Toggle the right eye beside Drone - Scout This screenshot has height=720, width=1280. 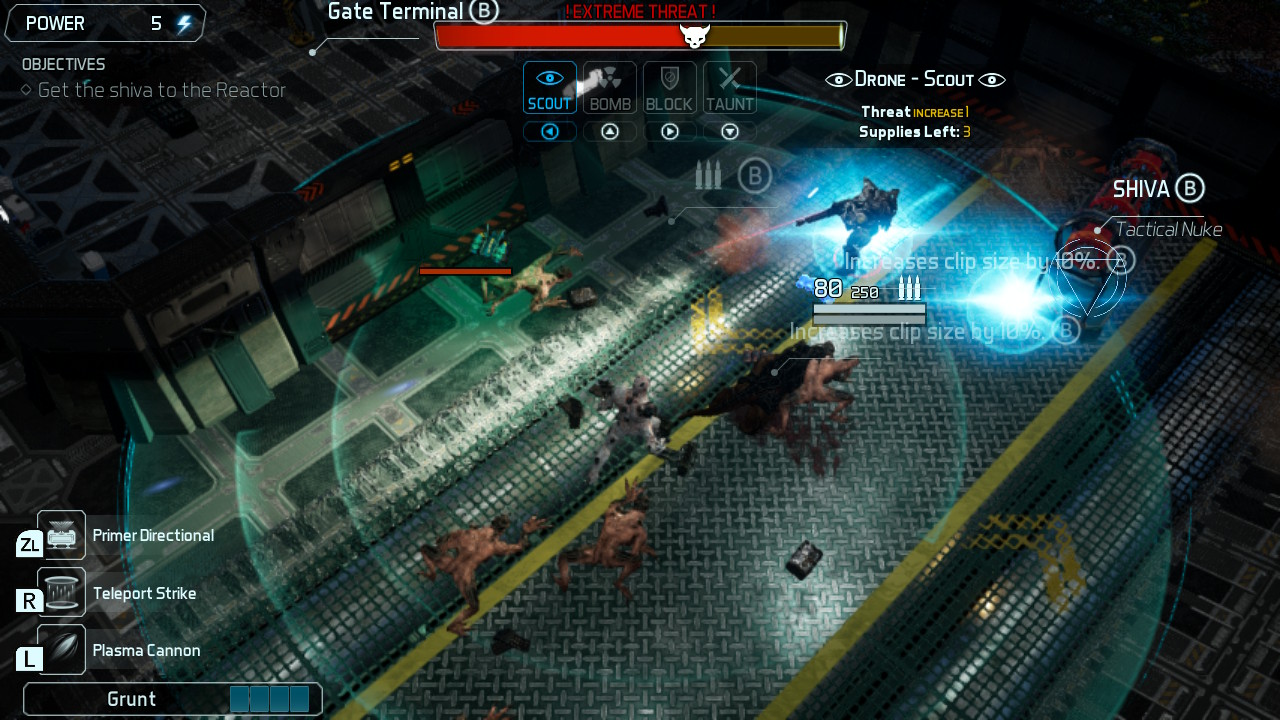990,78
